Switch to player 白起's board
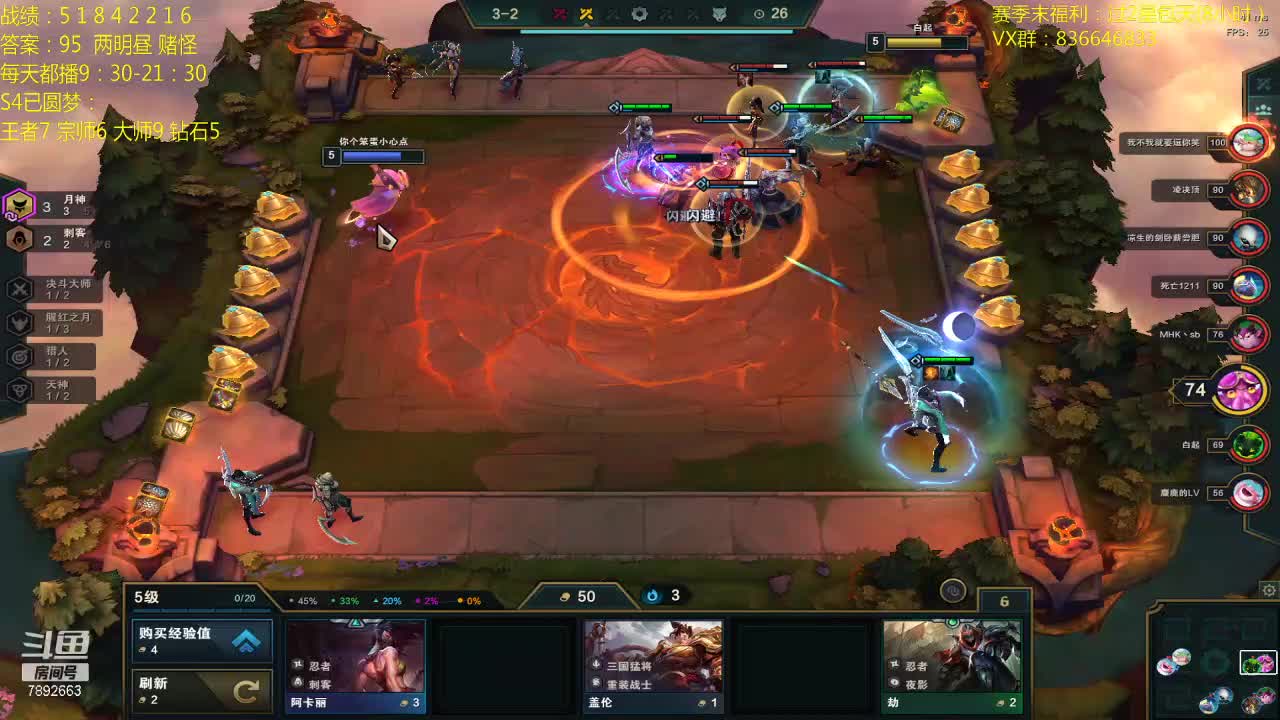The width and height of the screenshot is (1280, 720). 1248,445
